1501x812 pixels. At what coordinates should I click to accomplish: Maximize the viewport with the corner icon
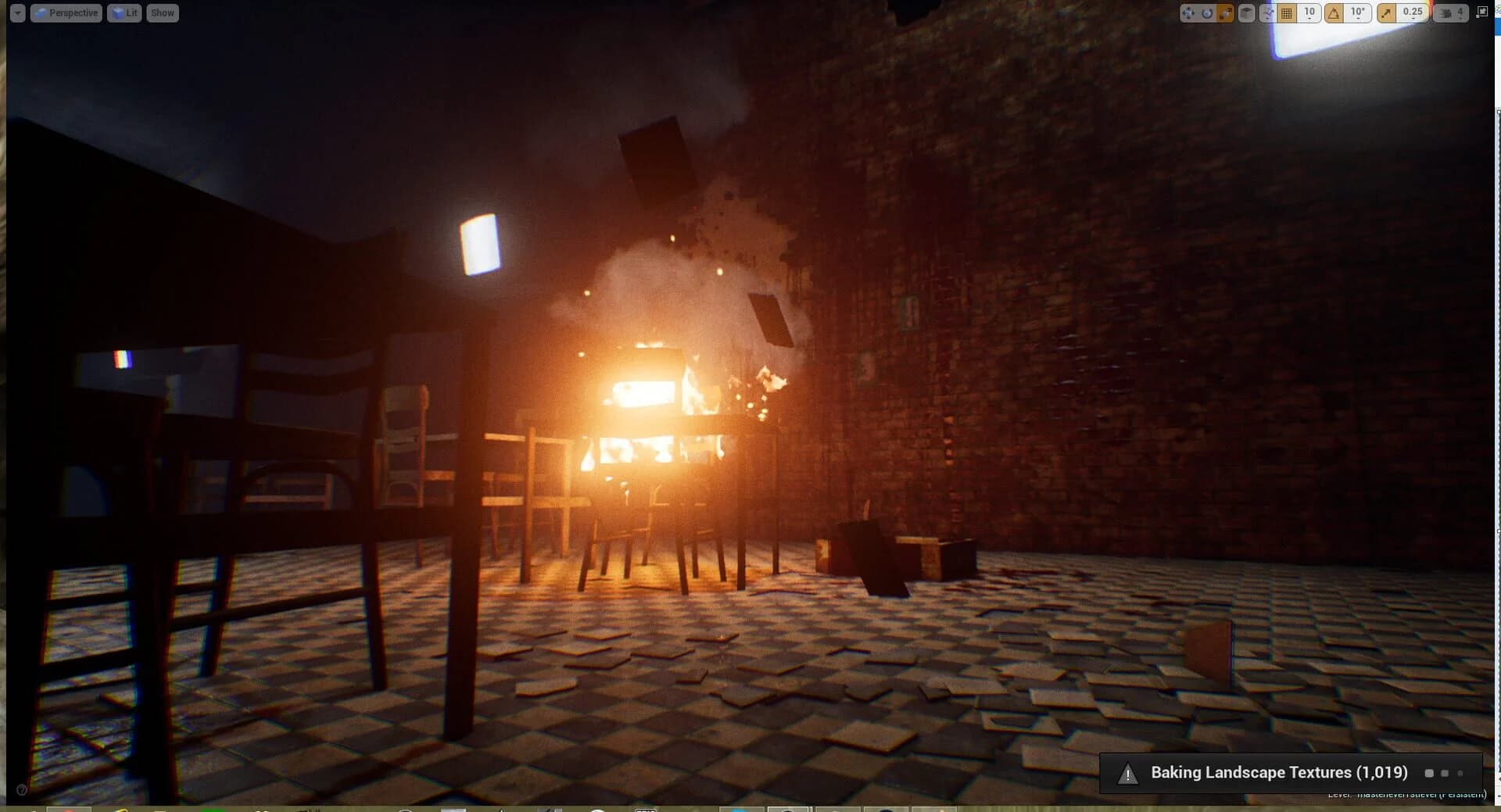click(1481, 12)
